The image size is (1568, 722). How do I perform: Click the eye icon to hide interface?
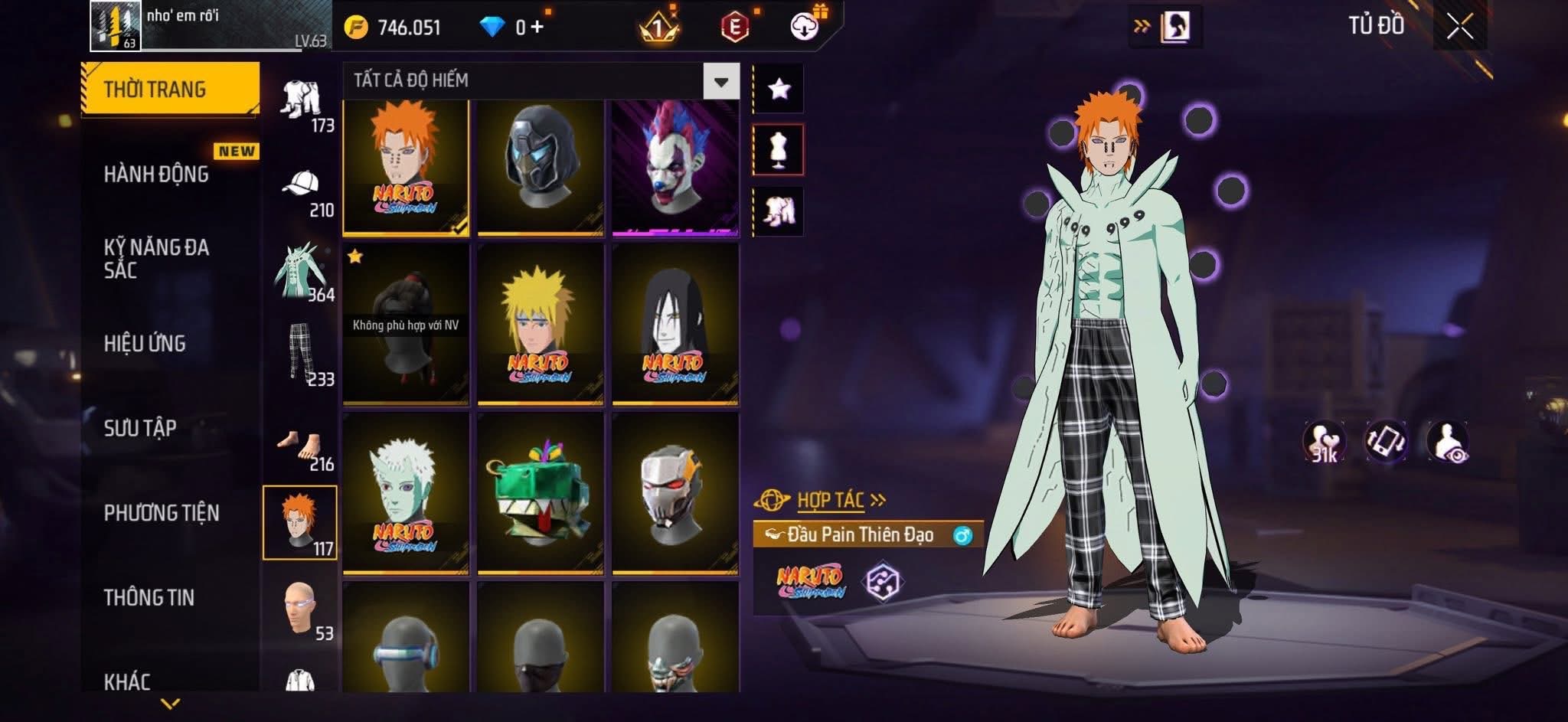point(1447,443)
